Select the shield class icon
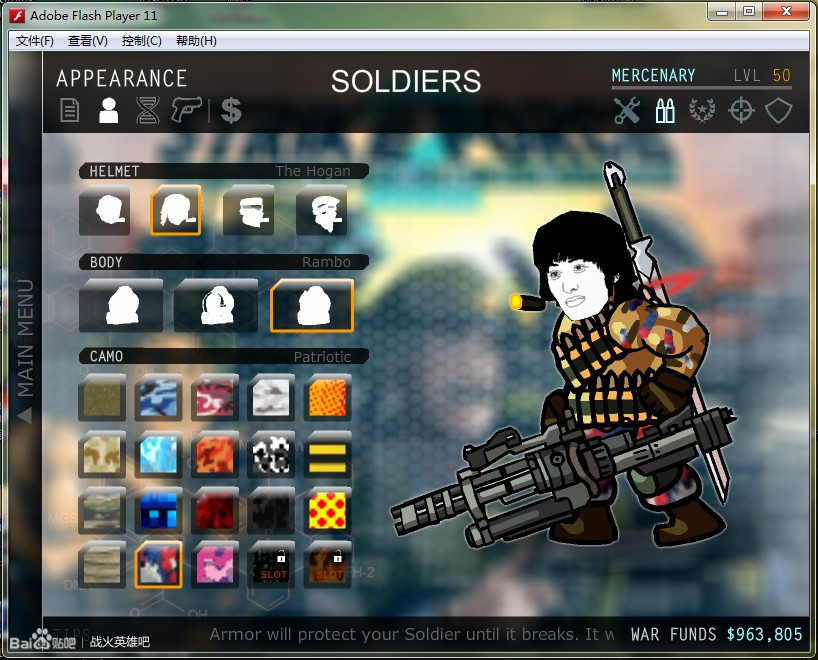The height and width of the screenshot is (660, 818). click(779, 111)
